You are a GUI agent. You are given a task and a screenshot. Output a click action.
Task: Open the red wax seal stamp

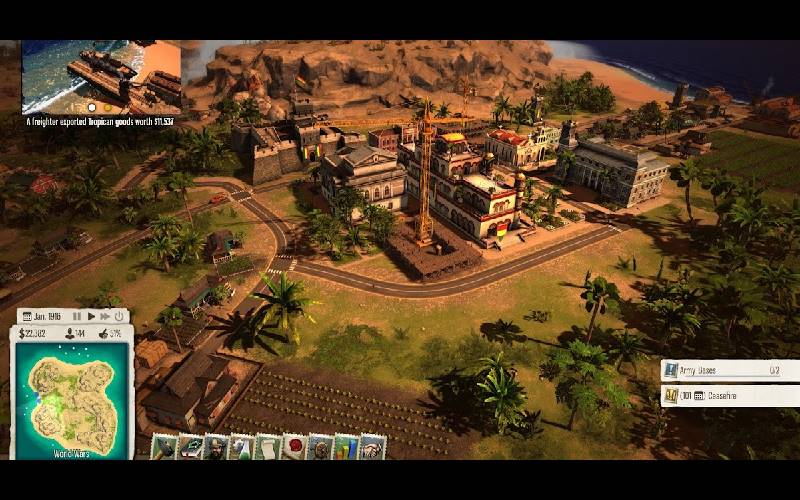coord(294,447)
